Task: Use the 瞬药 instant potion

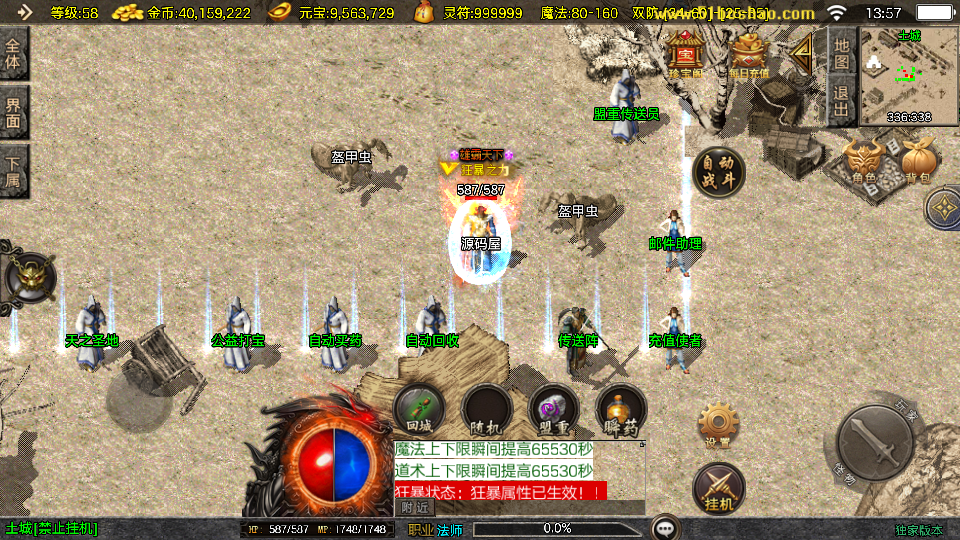Action: [621, 409]
